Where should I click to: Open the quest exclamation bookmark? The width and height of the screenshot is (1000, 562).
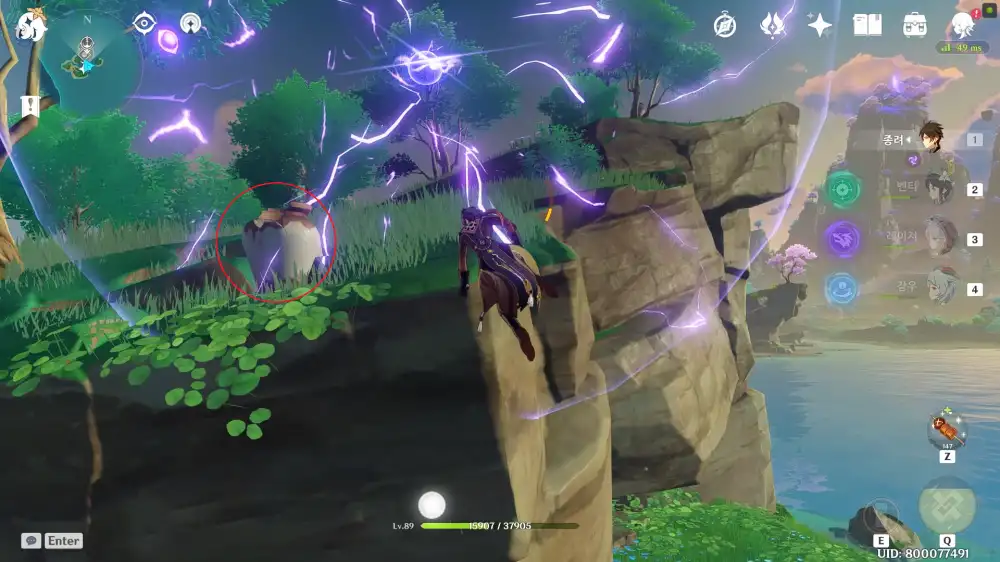click(30, 105)
